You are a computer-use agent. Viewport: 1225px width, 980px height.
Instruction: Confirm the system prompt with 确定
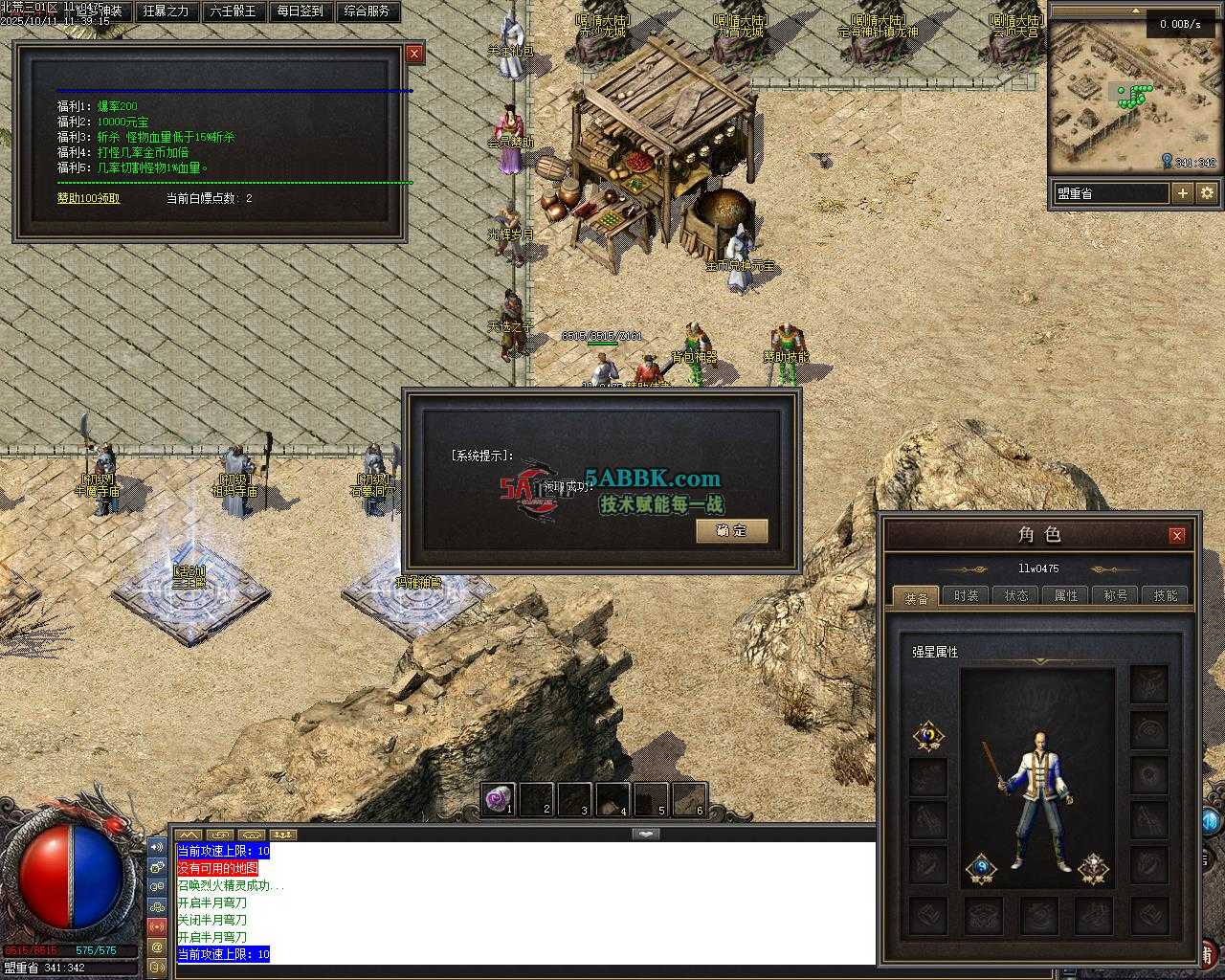[x=731, y=530]
